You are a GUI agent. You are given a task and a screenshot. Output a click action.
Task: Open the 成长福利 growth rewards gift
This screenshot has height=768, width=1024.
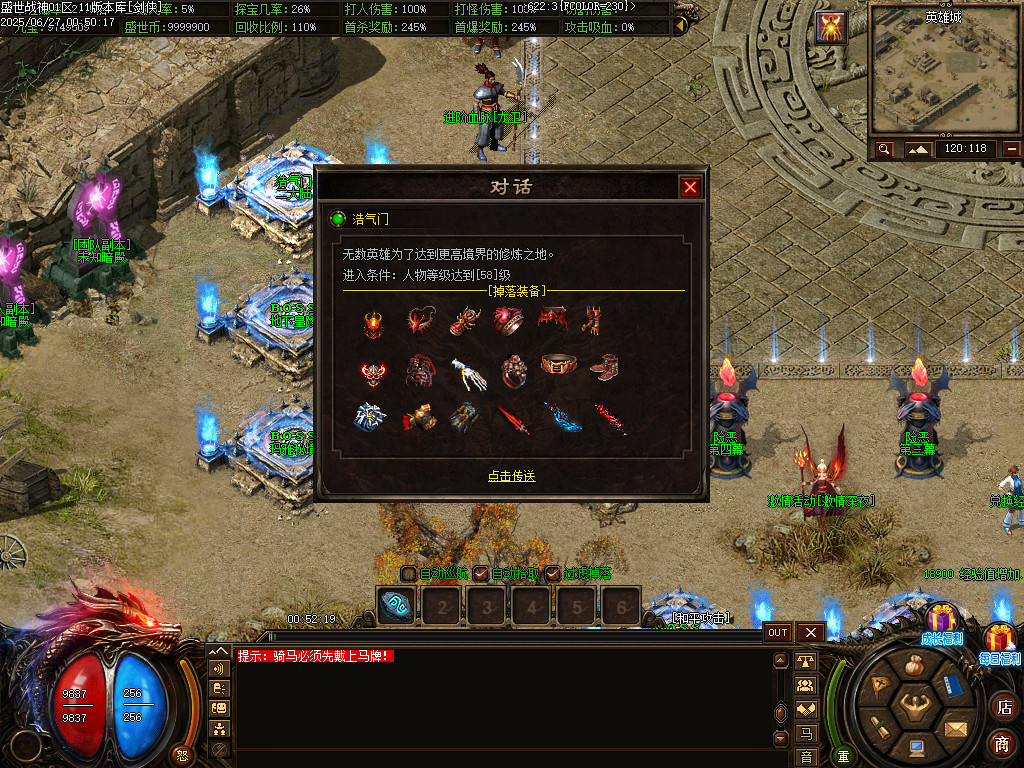(941, 622)
